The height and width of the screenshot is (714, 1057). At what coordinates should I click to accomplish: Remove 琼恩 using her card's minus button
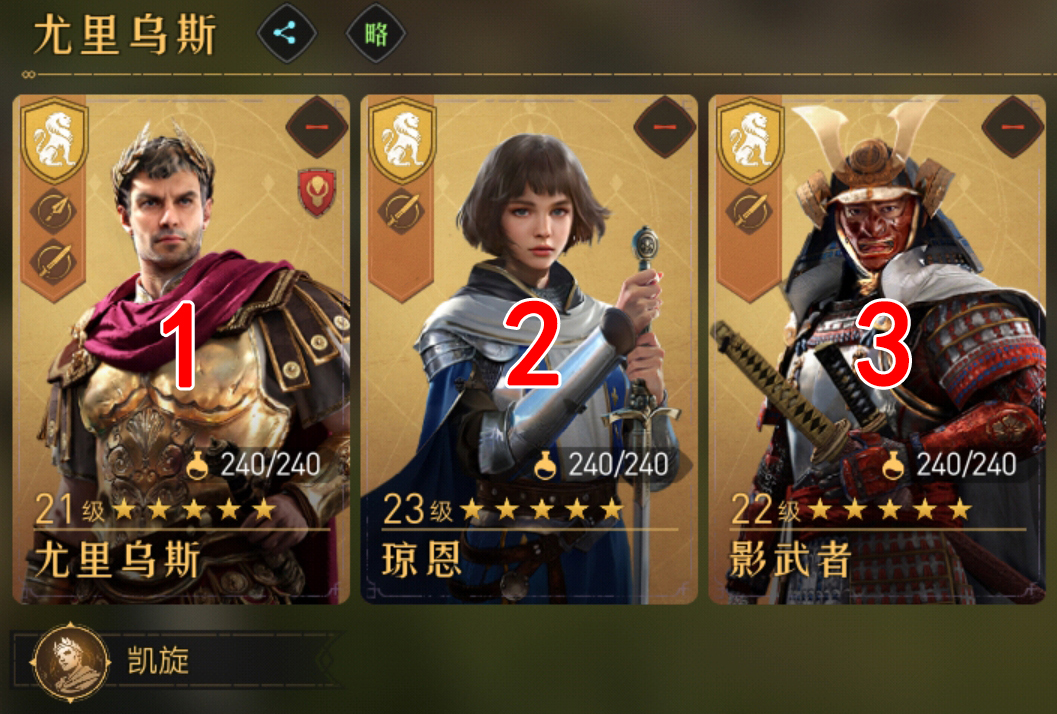664,126
